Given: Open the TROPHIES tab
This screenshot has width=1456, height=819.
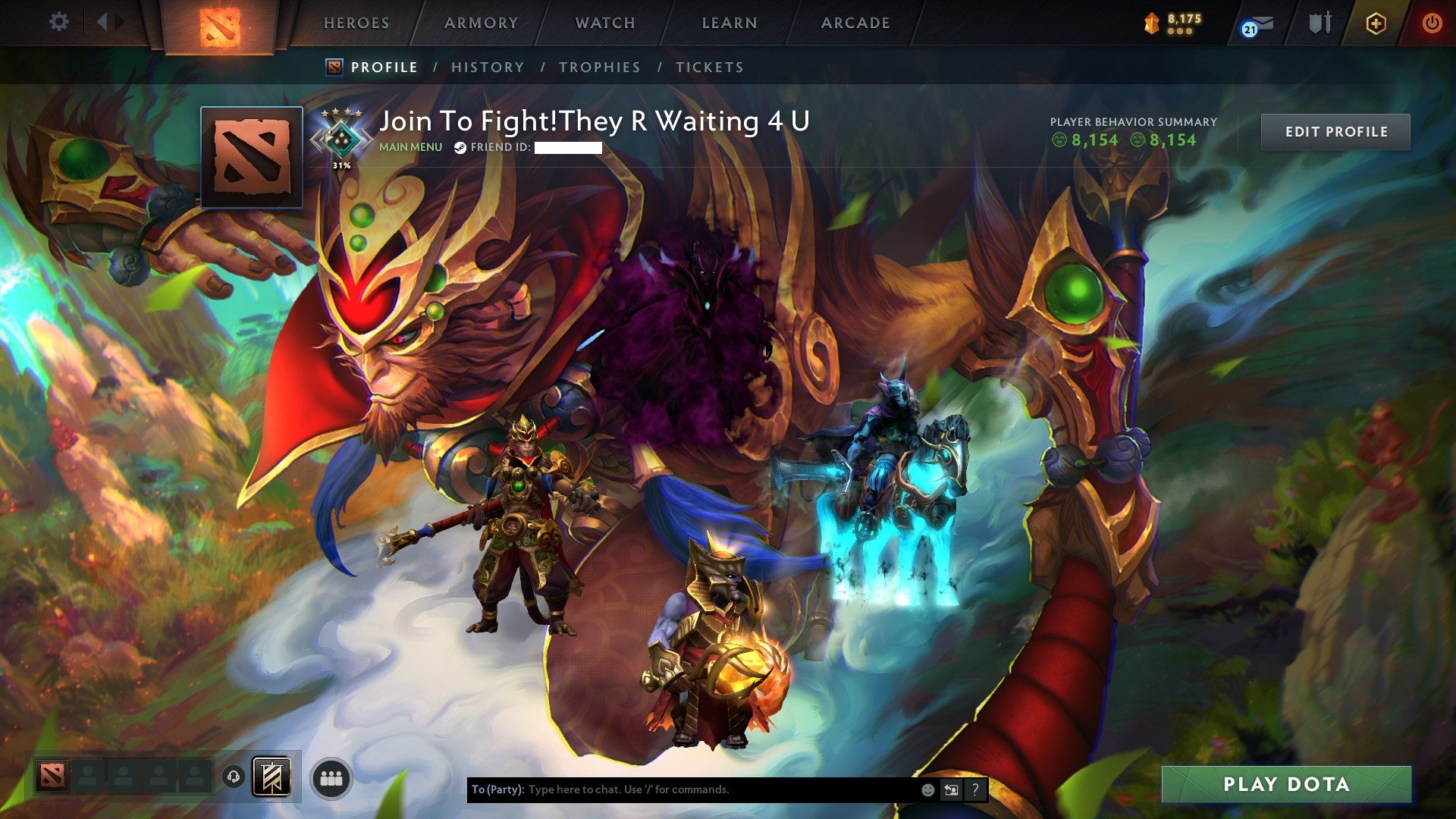Looking at the screenshot, I should (x=599, y=67).
